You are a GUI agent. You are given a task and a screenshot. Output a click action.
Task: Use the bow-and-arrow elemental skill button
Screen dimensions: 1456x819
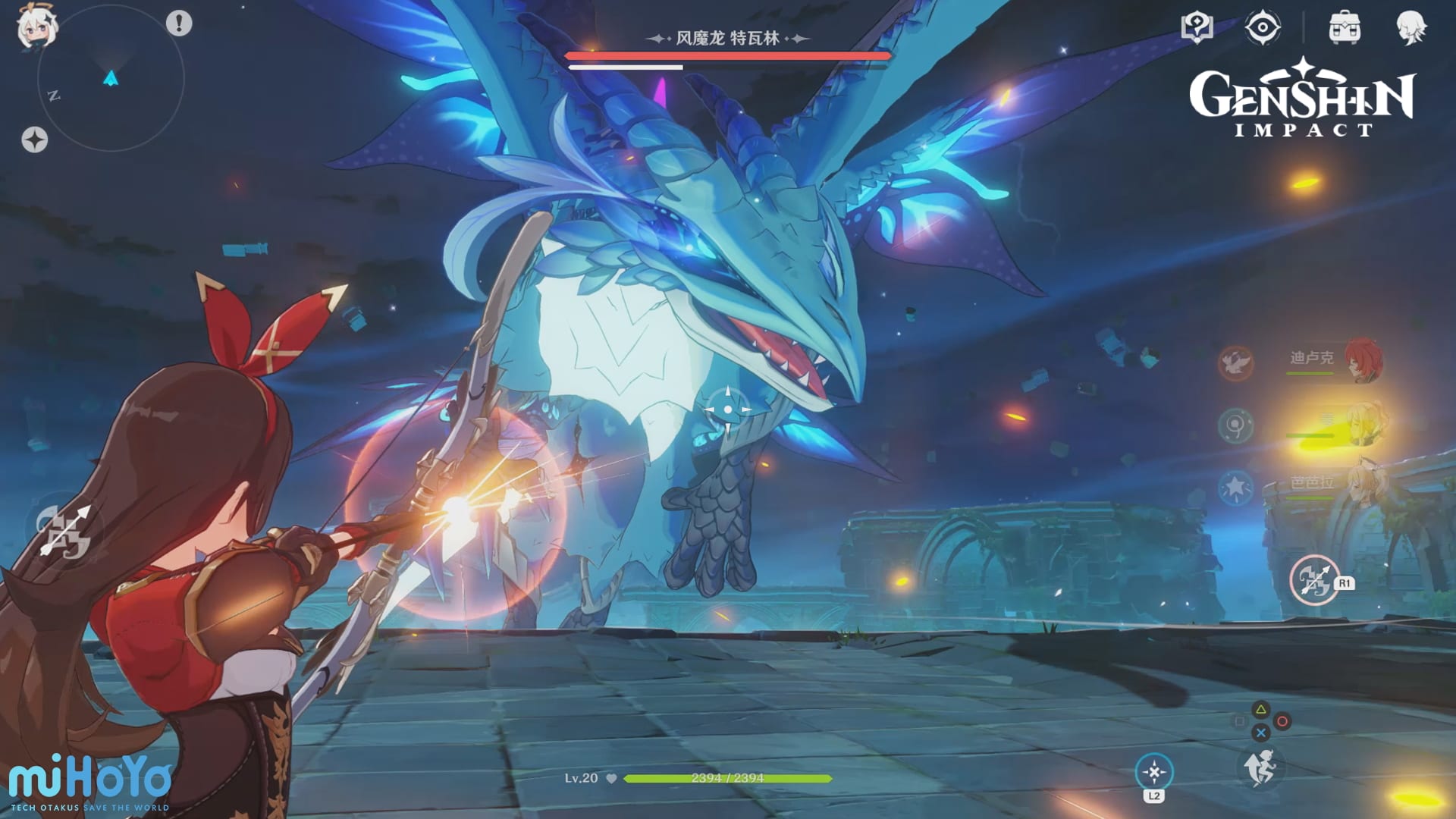pyautogui.click(x=1315, y=580)
